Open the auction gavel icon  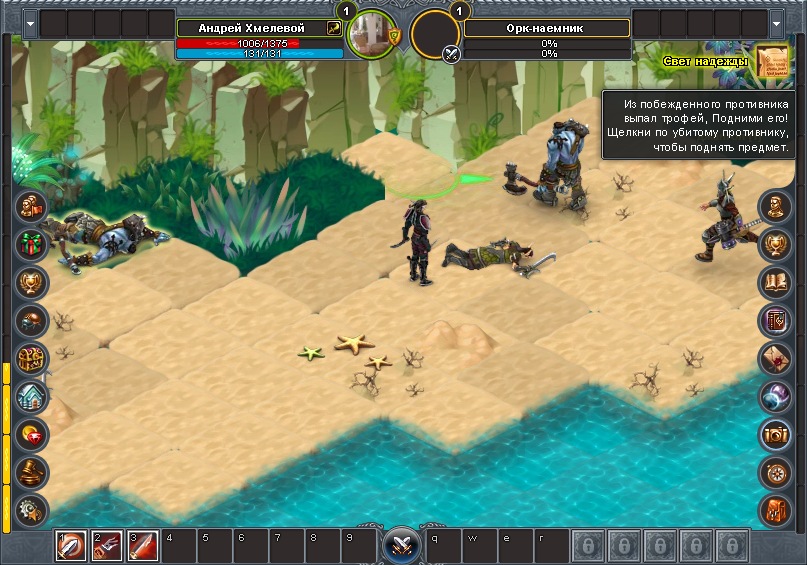(32, 472)
